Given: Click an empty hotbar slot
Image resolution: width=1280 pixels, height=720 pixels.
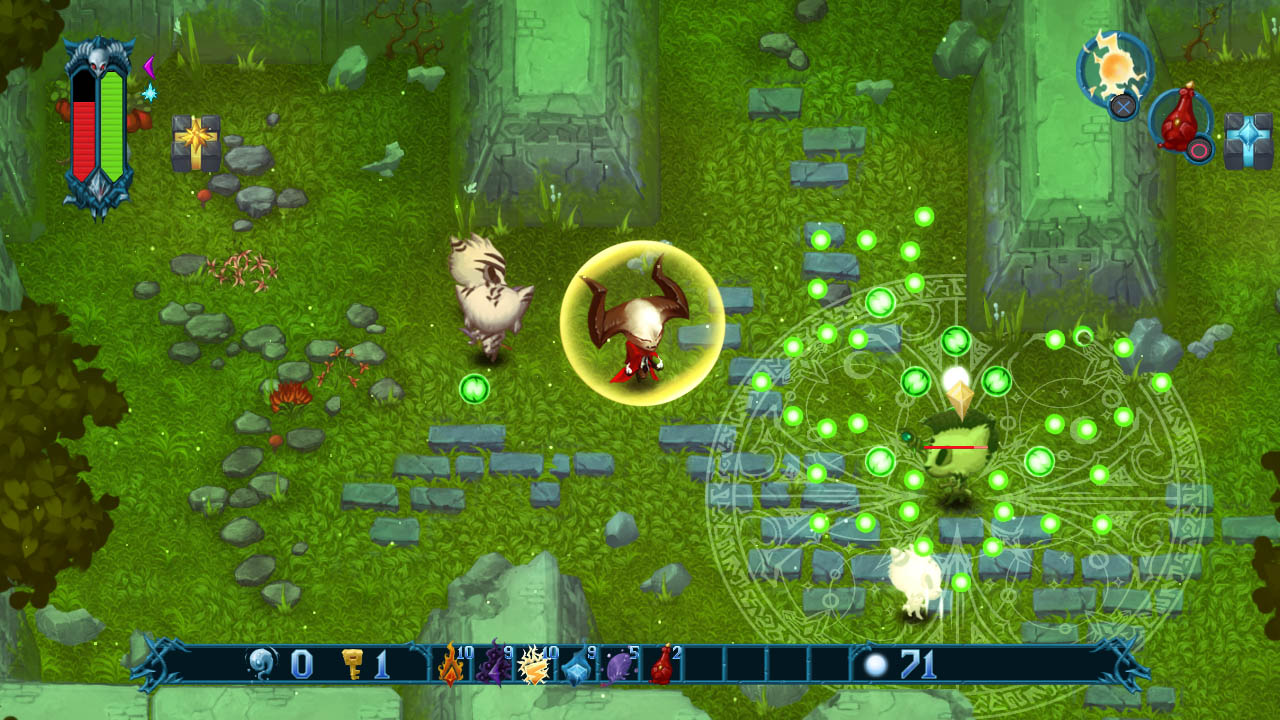Looking at the screenshot, I should 705,663.
